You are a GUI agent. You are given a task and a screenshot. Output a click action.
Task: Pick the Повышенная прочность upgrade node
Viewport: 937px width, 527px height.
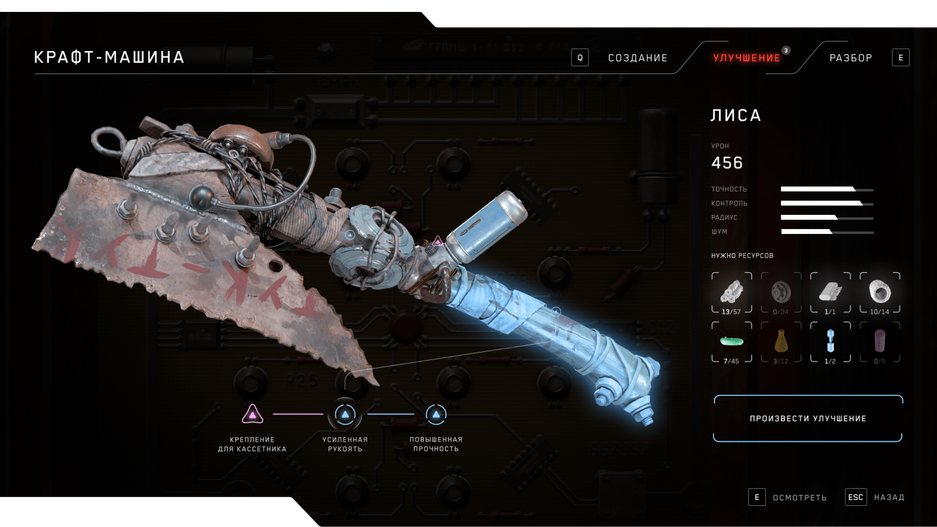click(x=436, y=414)
